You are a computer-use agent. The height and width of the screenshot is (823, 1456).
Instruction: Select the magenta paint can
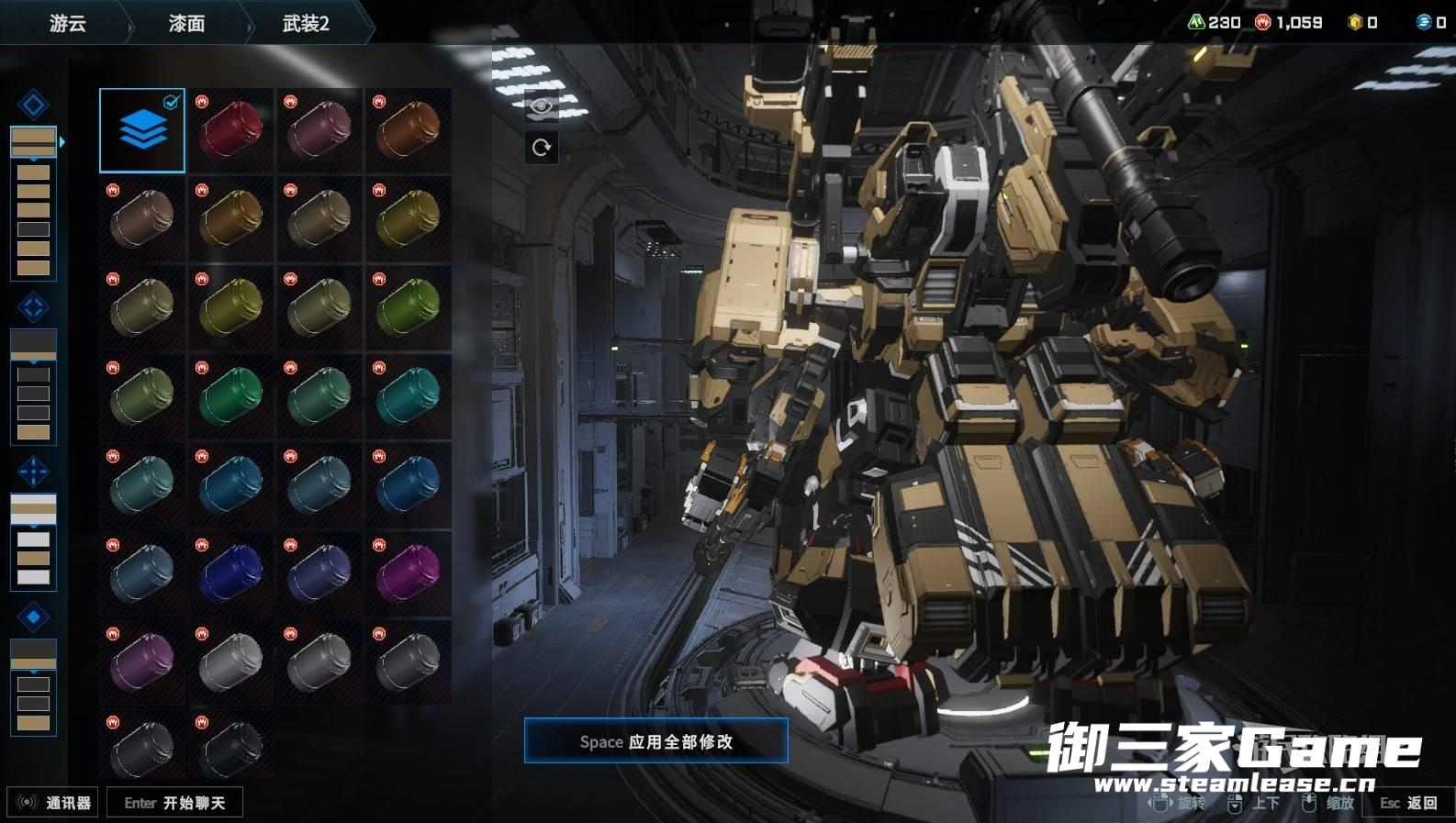coord(409,573)
